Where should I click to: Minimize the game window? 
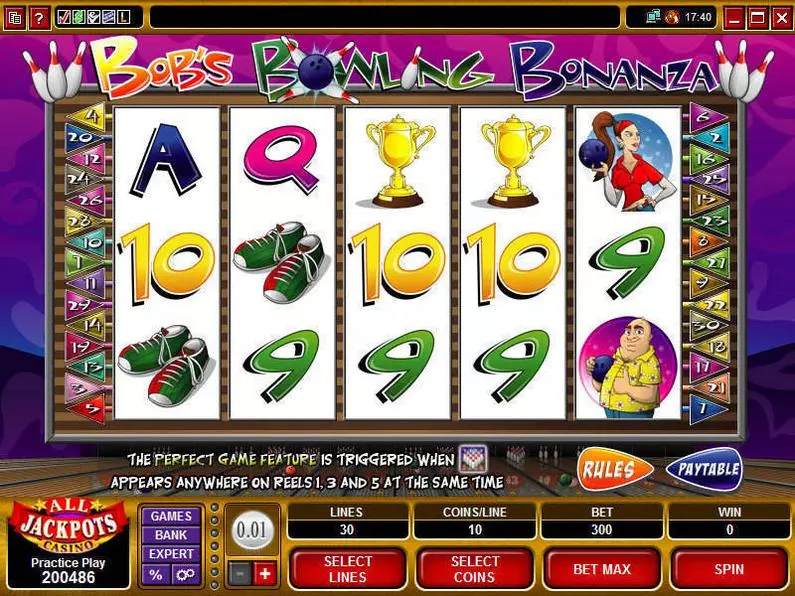(735, 17)
